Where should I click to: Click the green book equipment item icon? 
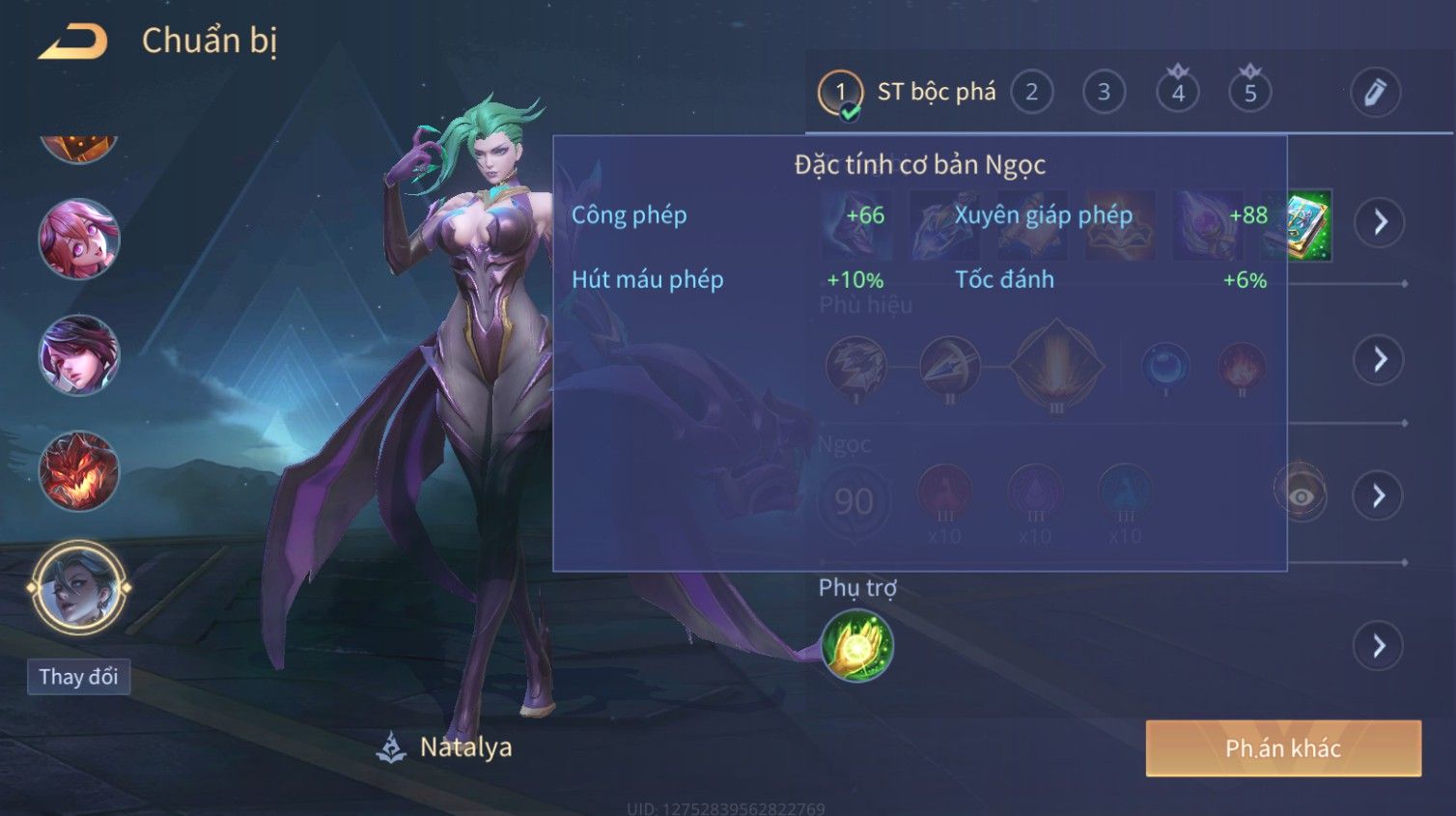[x=1310, y=225]
